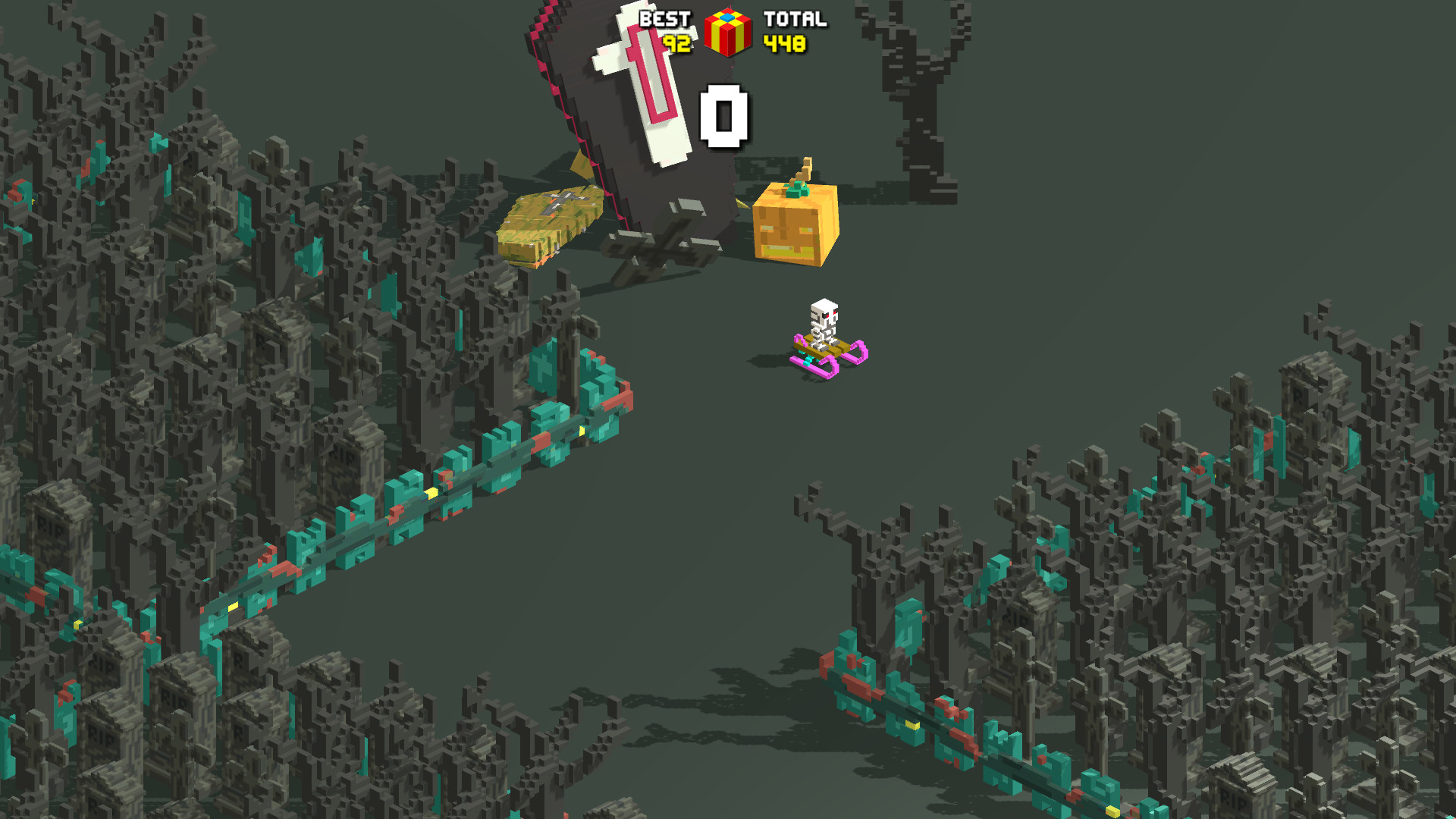Toggle the teal sprout atop the pumpkin stem
1456x819 pixels.
[795, 190]
